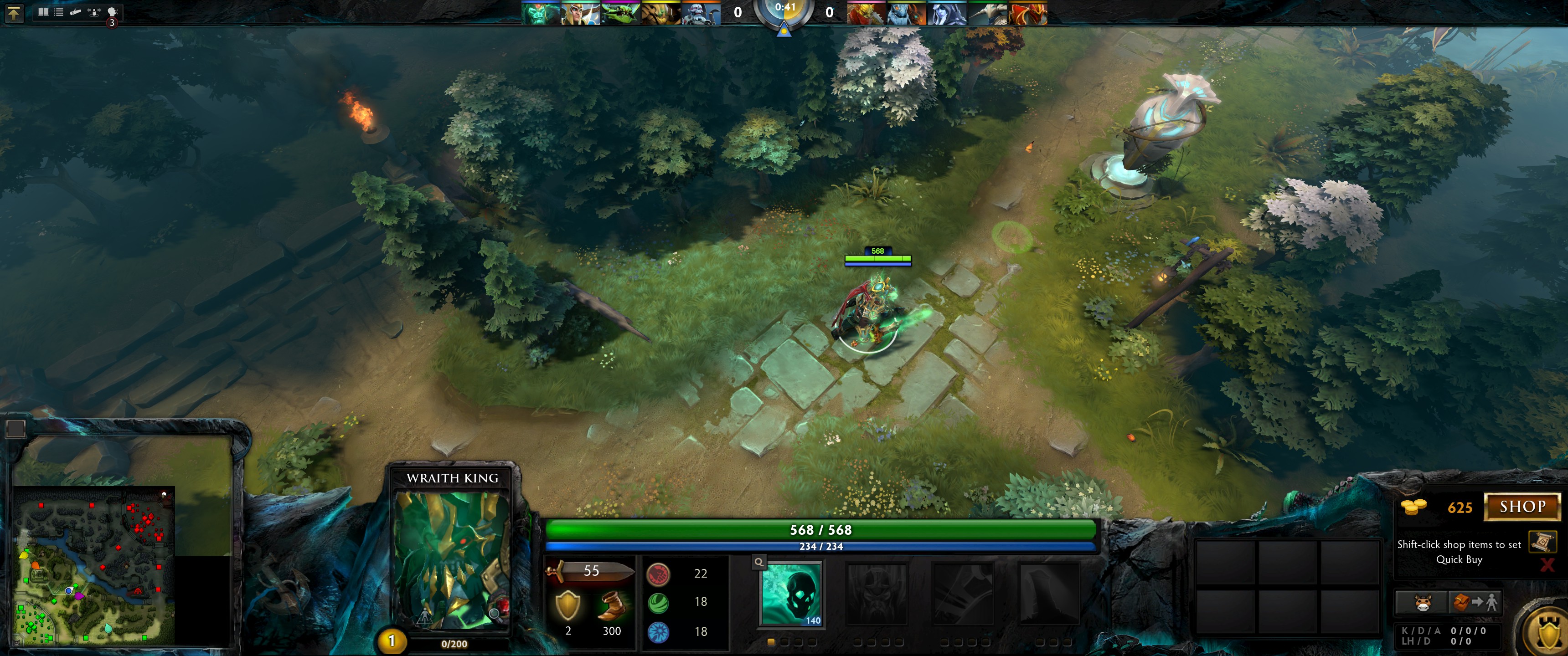Screen dimensions: 1568x656
Task: Click the Town Portal scroll quick-buy icon
Action: tap(1542, 541)
